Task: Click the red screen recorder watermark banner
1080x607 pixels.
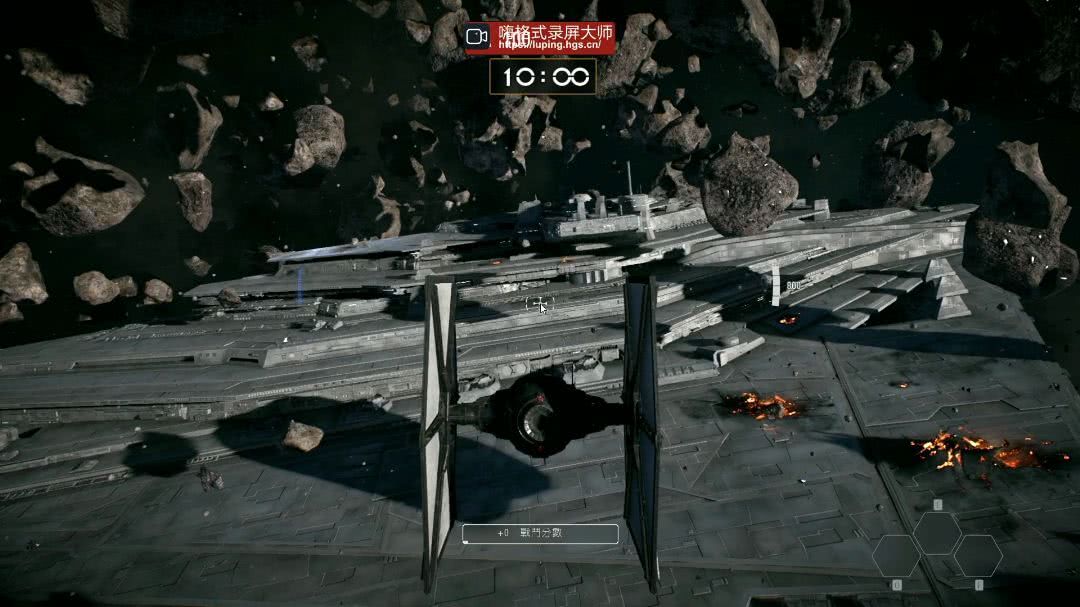Action: [540, 38]
